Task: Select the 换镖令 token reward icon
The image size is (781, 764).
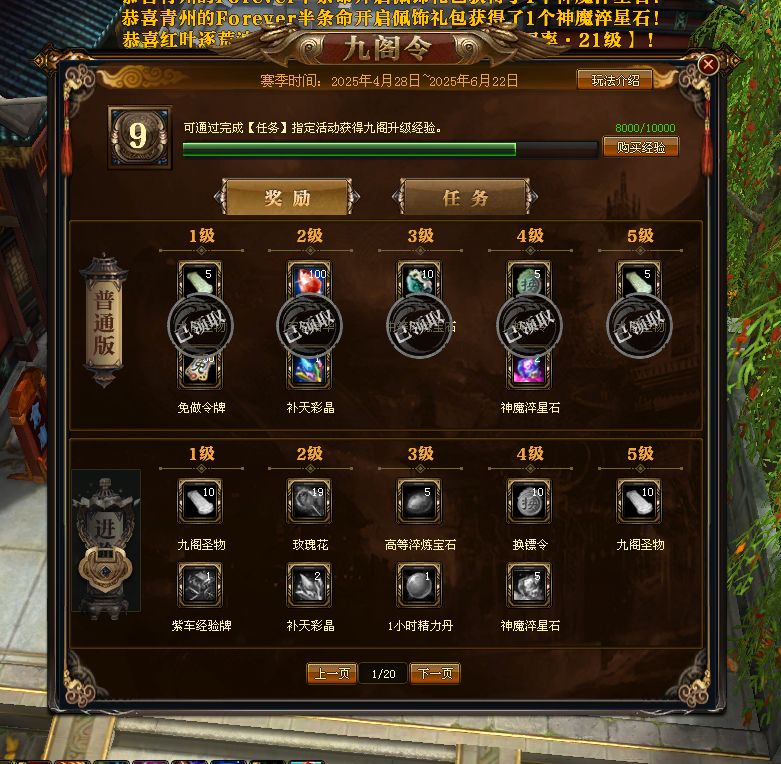Action: [x=529, y=501]
